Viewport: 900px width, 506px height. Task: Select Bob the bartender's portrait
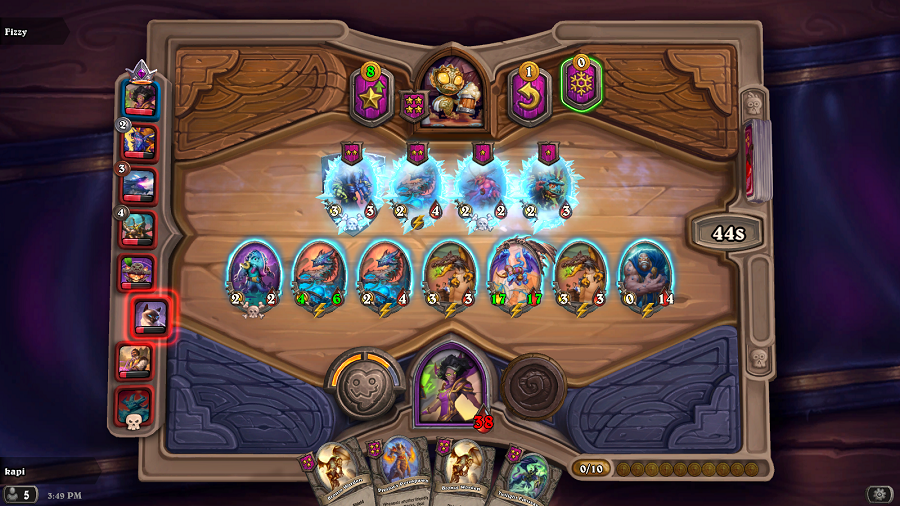coord(449,92)
